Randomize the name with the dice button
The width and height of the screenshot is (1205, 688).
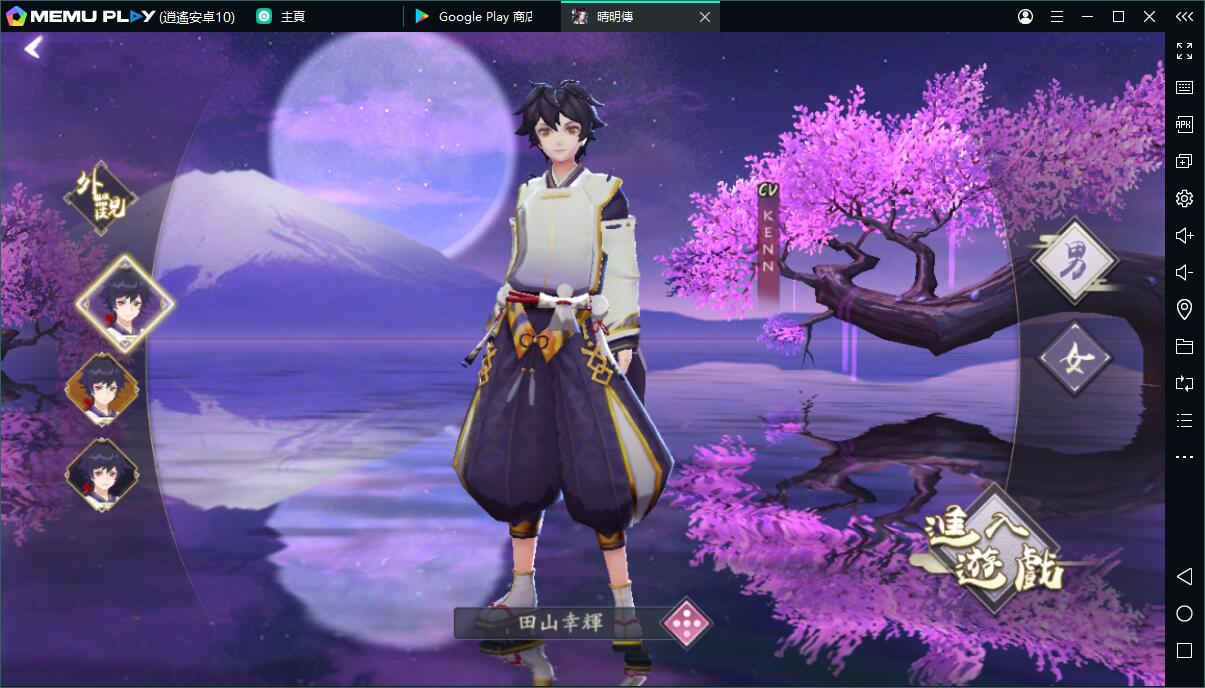[x=687, y=624]
